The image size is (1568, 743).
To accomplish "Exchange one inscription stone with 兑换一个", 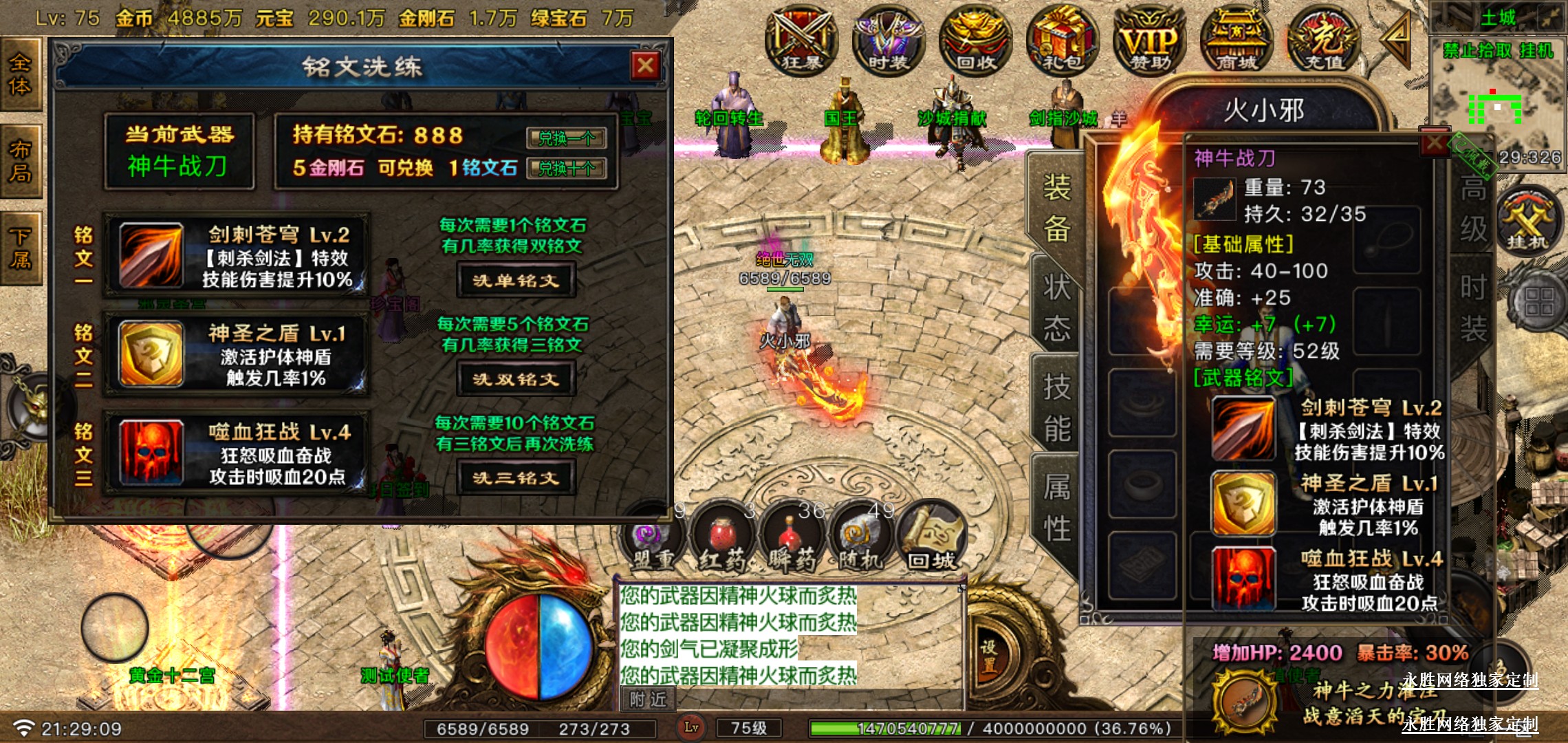I will (x=566, y=138).
